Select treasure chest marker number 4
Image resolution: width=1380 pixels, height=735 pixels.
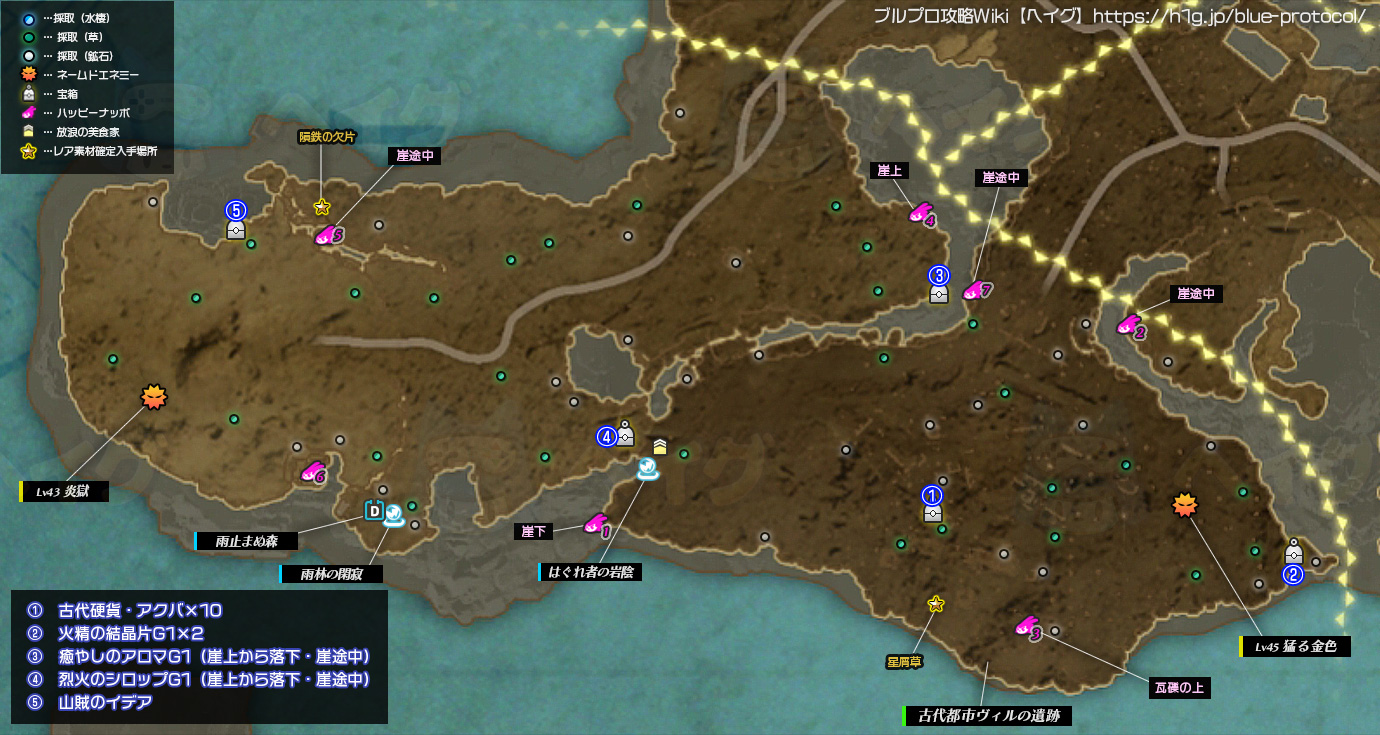[626, 435]
